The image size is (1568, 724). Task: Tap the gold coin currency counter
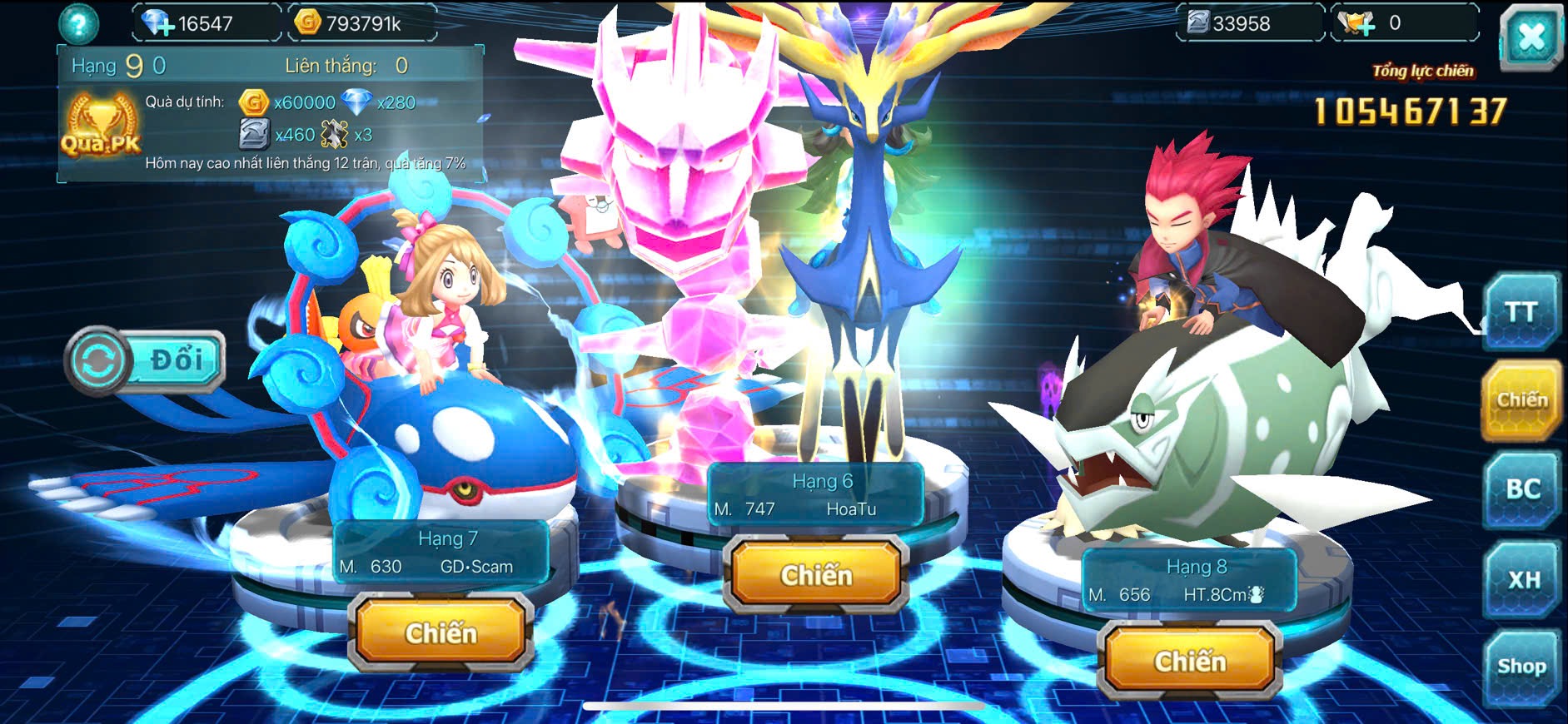tap(362, 23)
